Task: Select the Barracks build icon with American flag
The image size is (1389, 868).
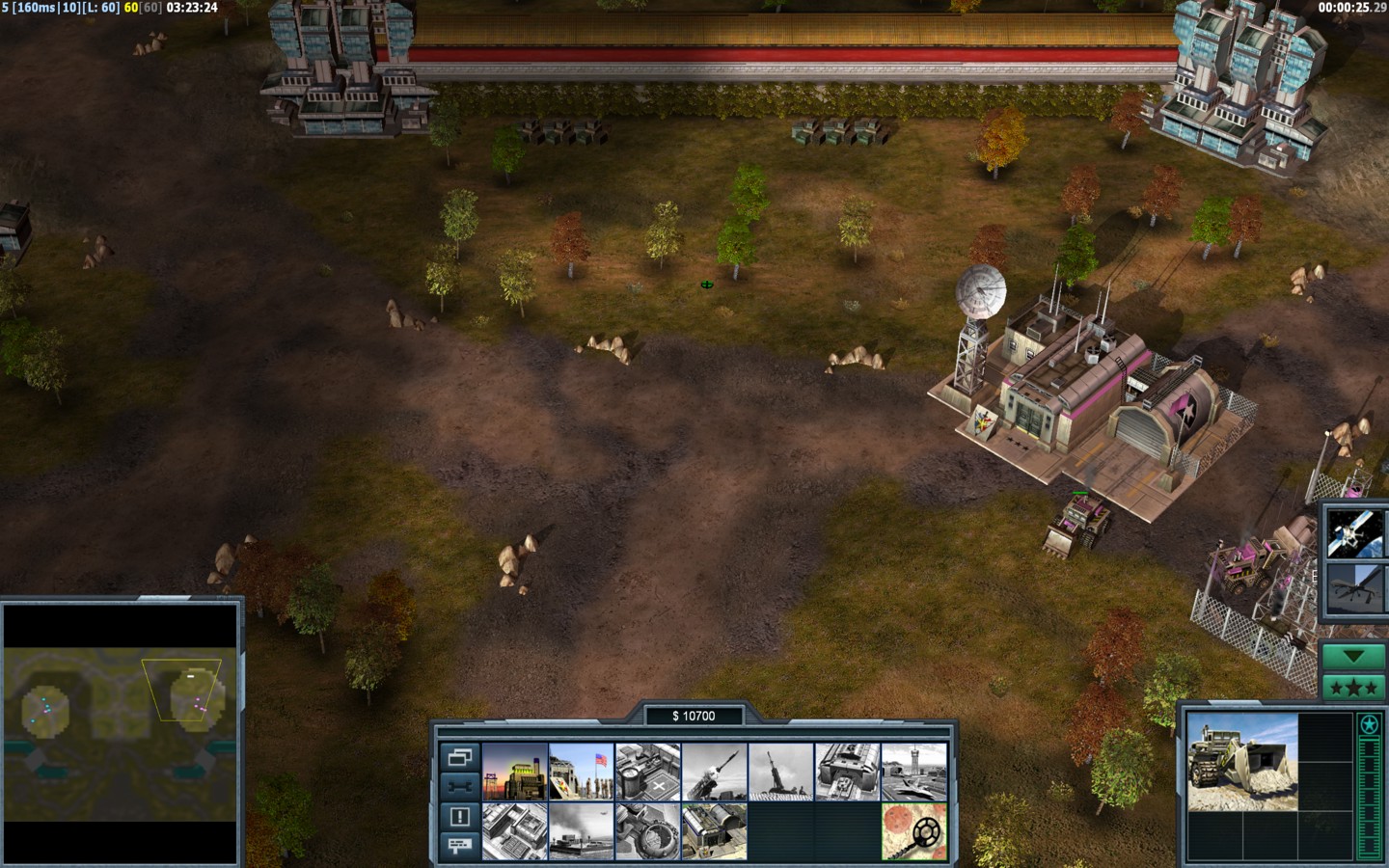Action: coord(581,772)
